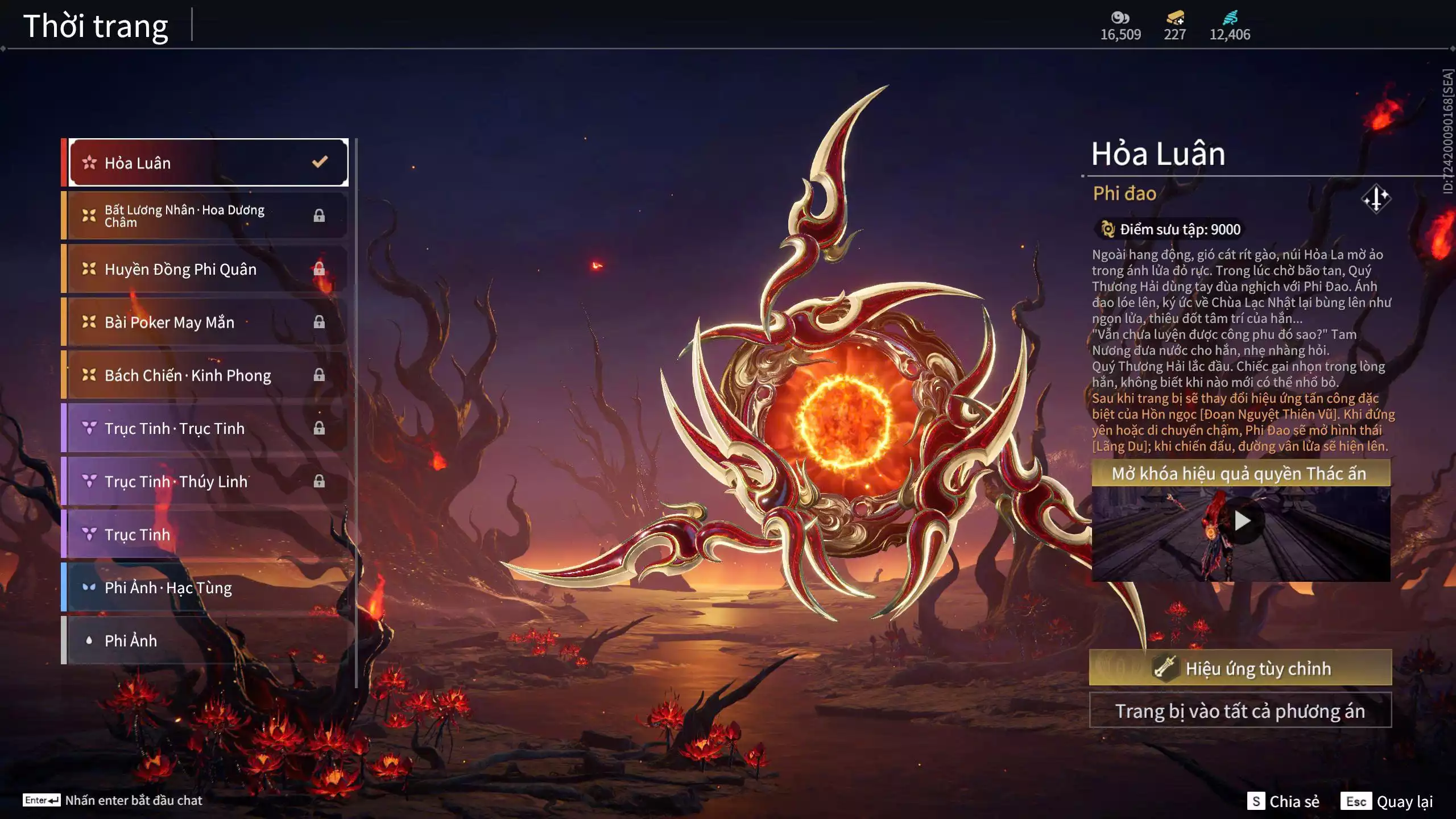Viewport: 1456px width, 819px height.
Task: Click Trang bị vào tất cả phương án
Action: [1240, 711]
